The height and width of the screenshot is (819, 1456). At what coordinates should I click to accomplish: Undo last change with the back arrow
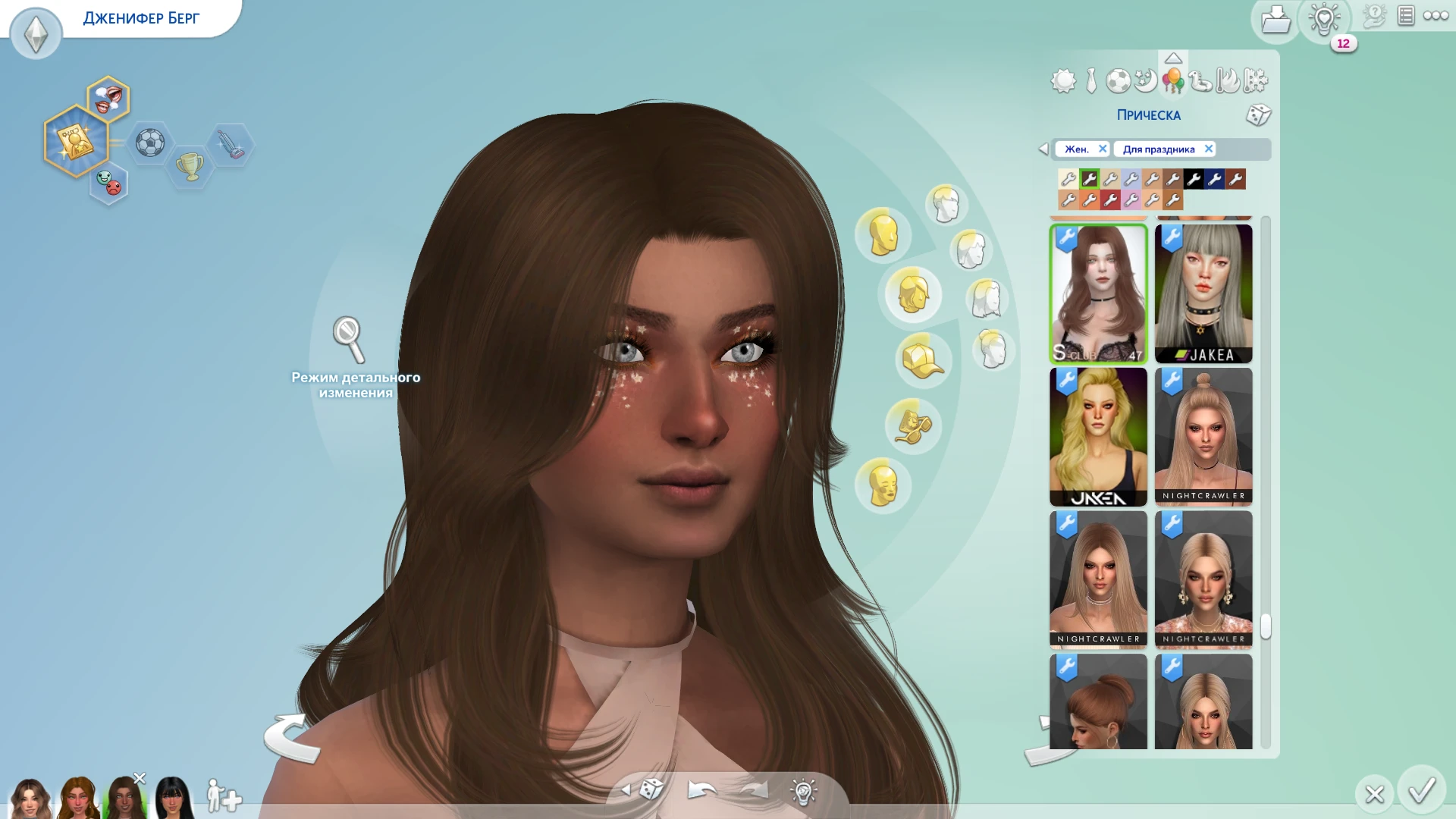coord(701,790)
